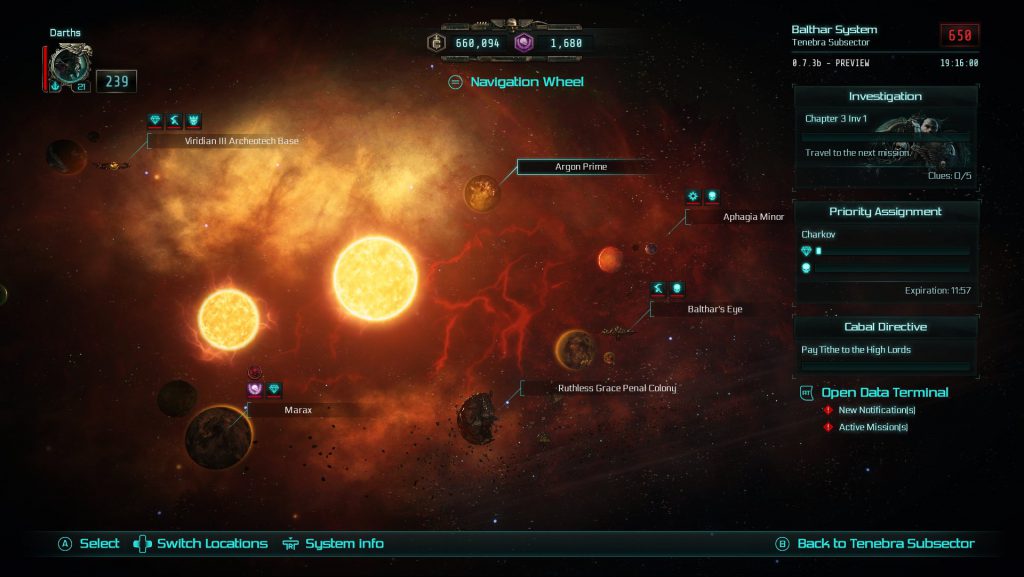Show the Active Mission(s) entry
This screenshot has height=577, width=1024.
[x=873, y=427]
